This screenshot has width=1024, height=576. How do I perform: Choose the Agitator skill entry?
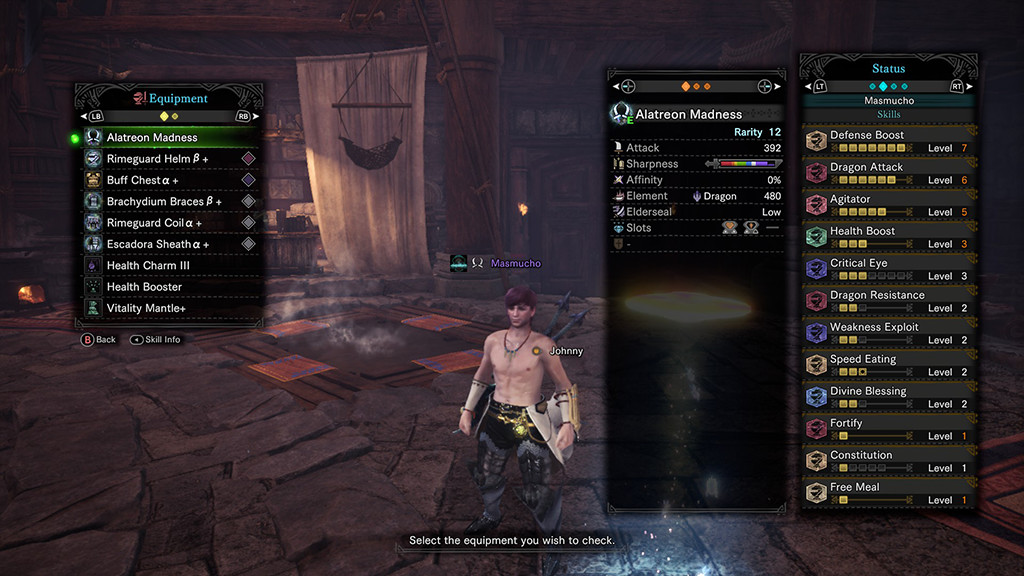(890, 205)
